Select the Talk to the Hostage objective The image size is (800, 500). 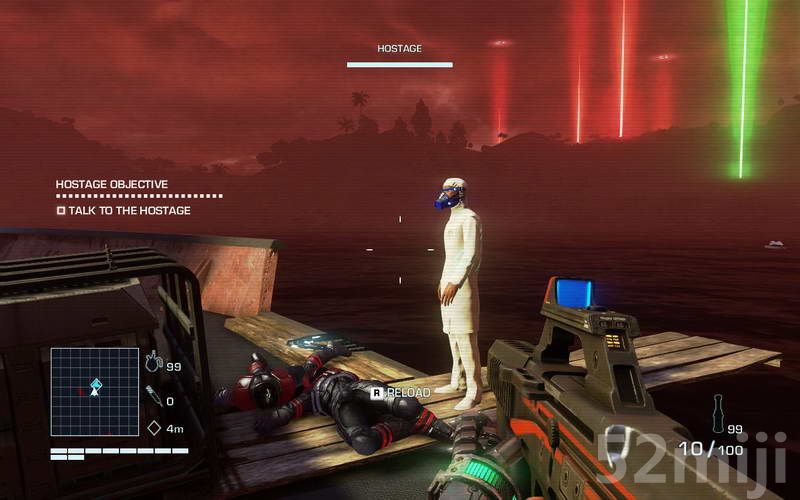point(129,211)
